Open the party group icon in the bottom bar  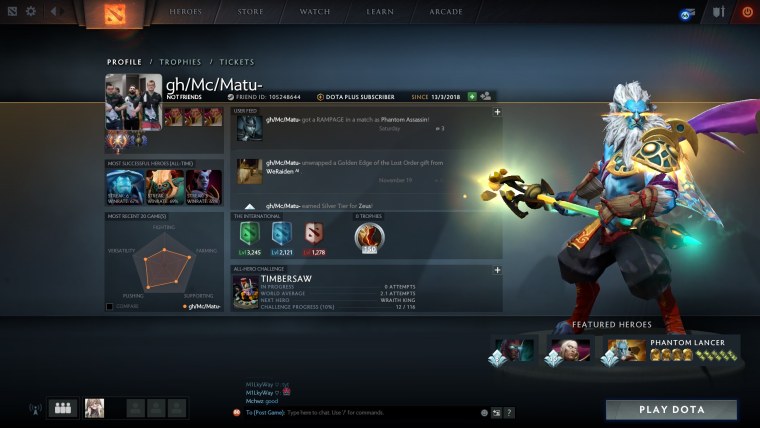point(63,408)
